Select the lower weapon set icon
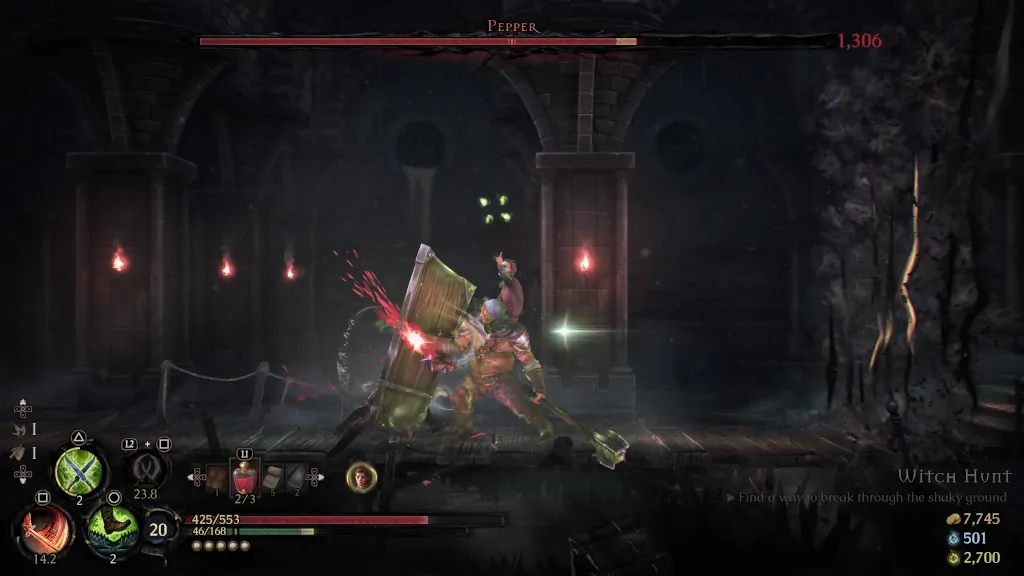This screenshot has width=1024, height=576. pos(19,452)
